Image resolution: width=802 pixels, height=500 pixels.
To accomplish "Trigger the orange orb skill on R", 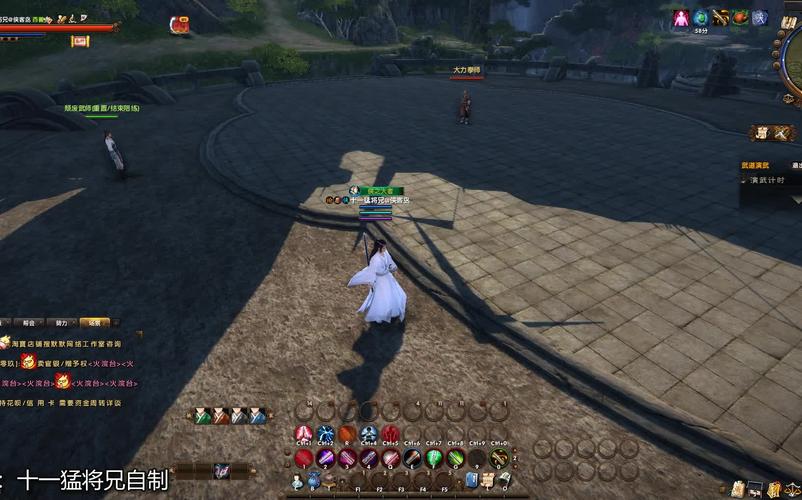I will 347,434.
